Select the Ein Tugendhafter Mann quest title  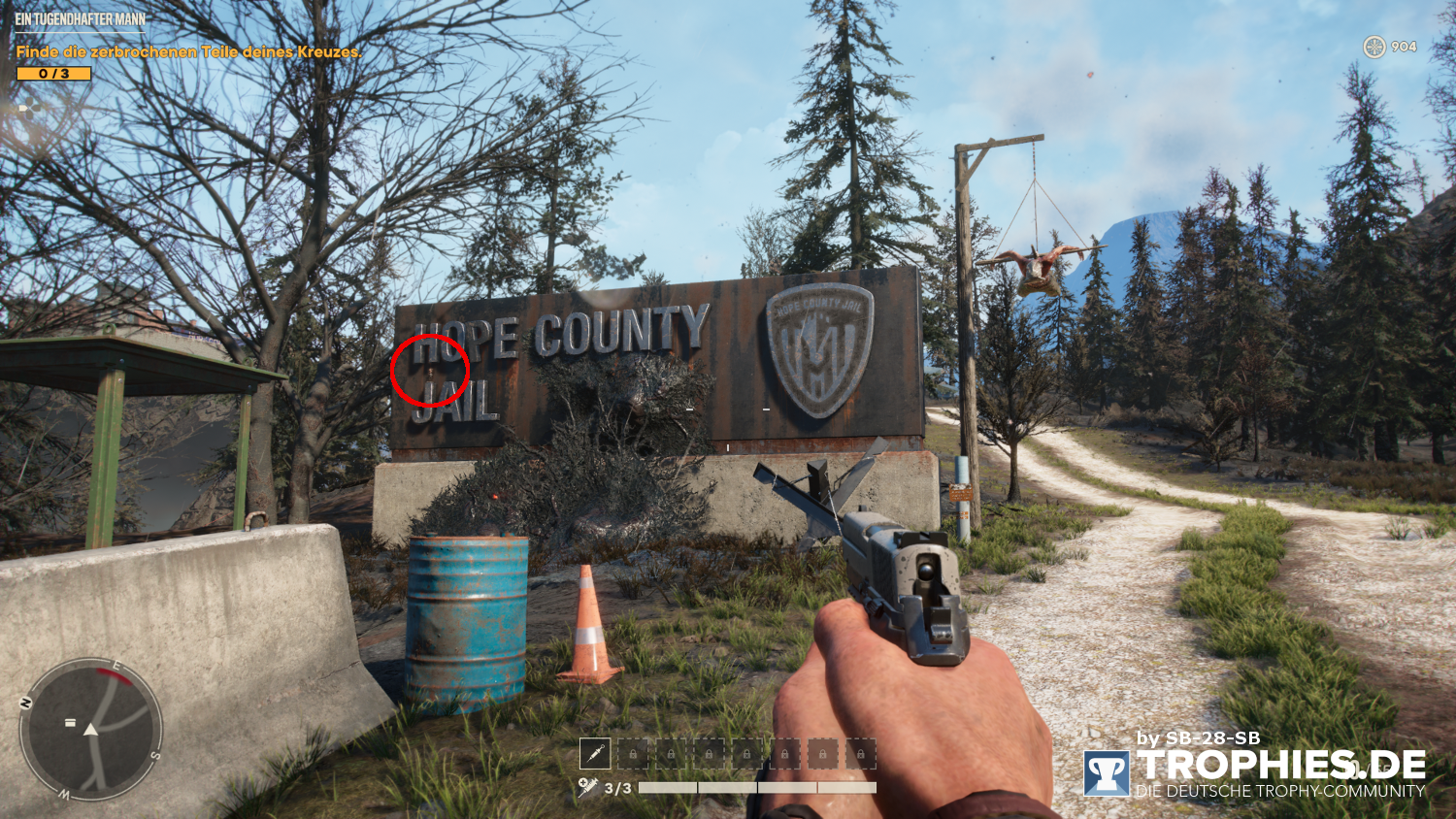tap(81, 19)
